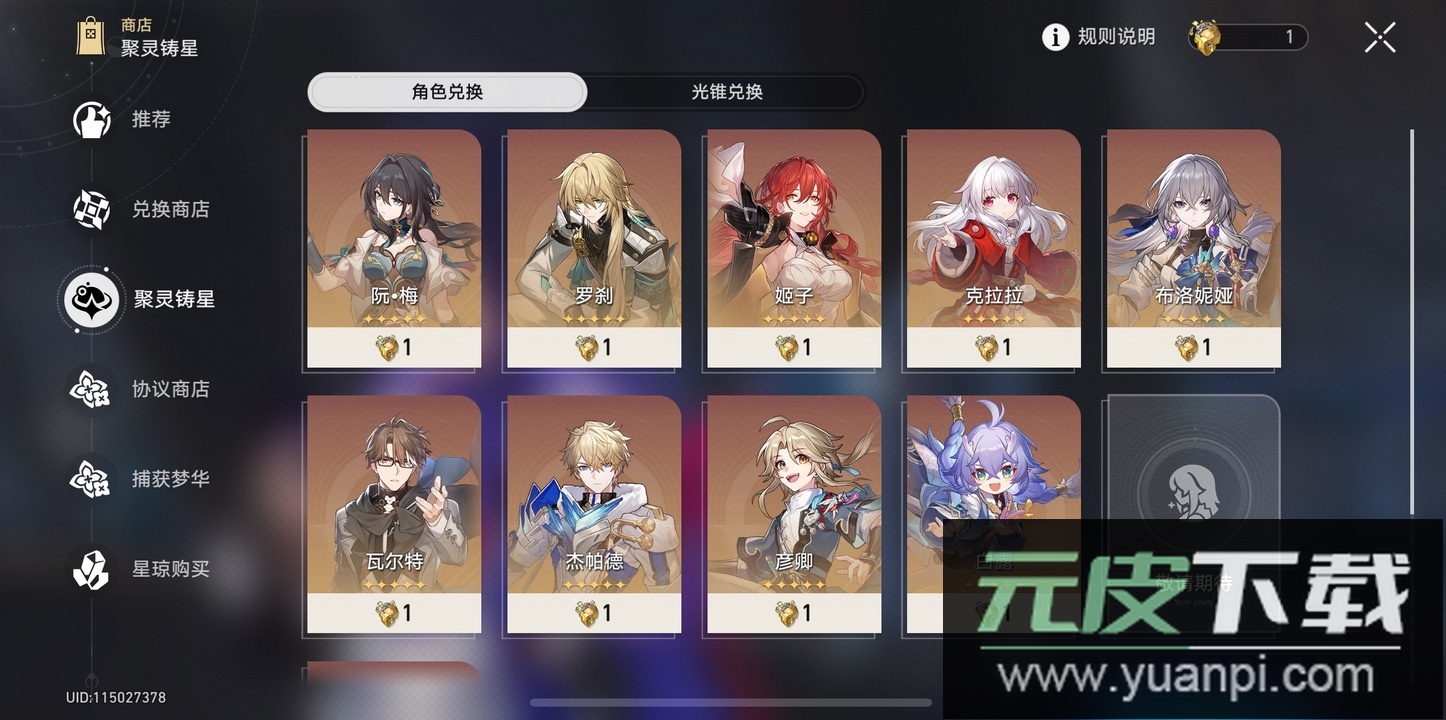Screen dimensions: 1446x720
Task: Click the horizontal scrollbar at the bottom
Action: point(730,703)
